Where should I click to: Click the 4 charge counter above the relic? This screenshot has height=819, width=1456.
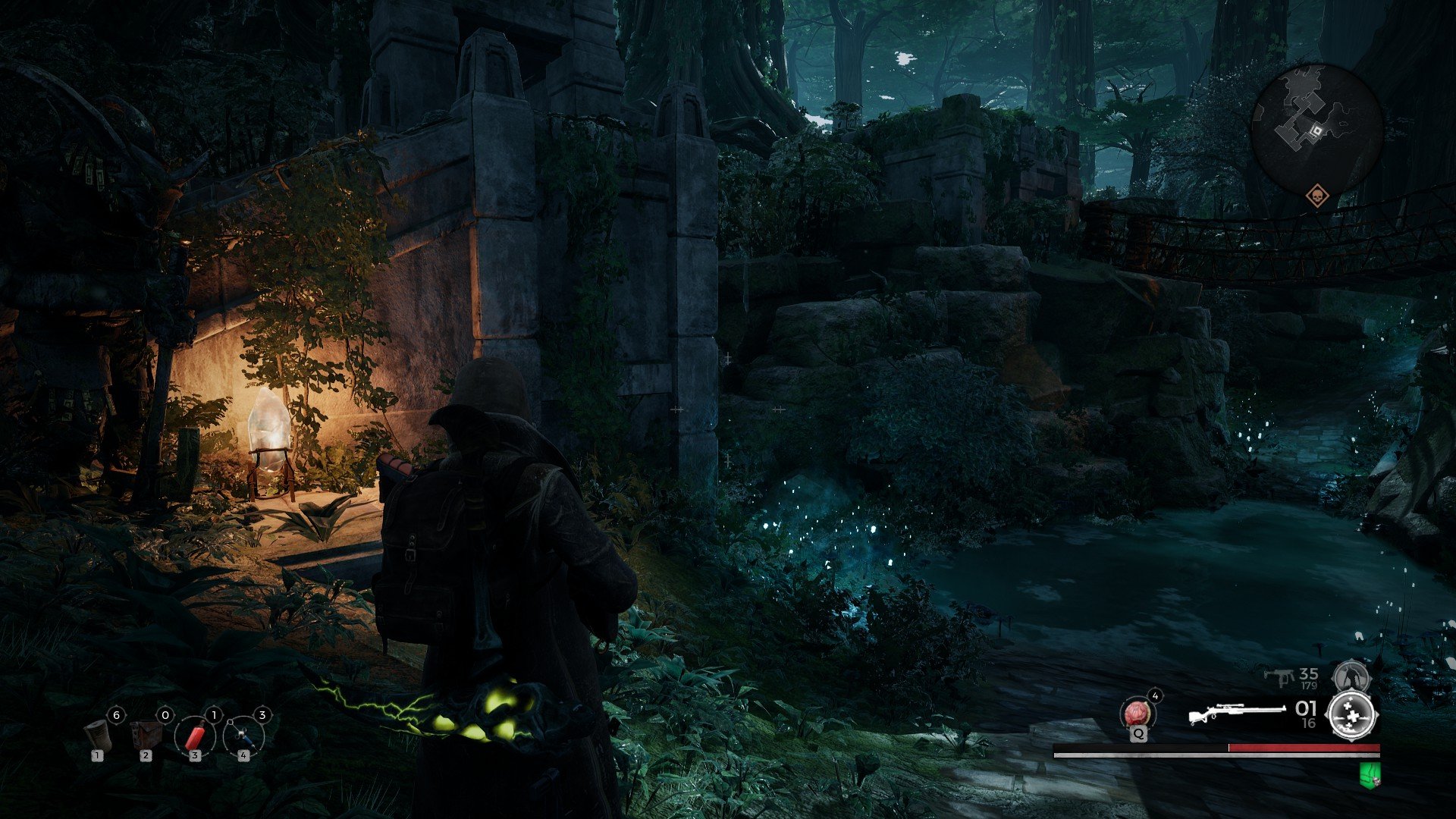[1155, 696]
